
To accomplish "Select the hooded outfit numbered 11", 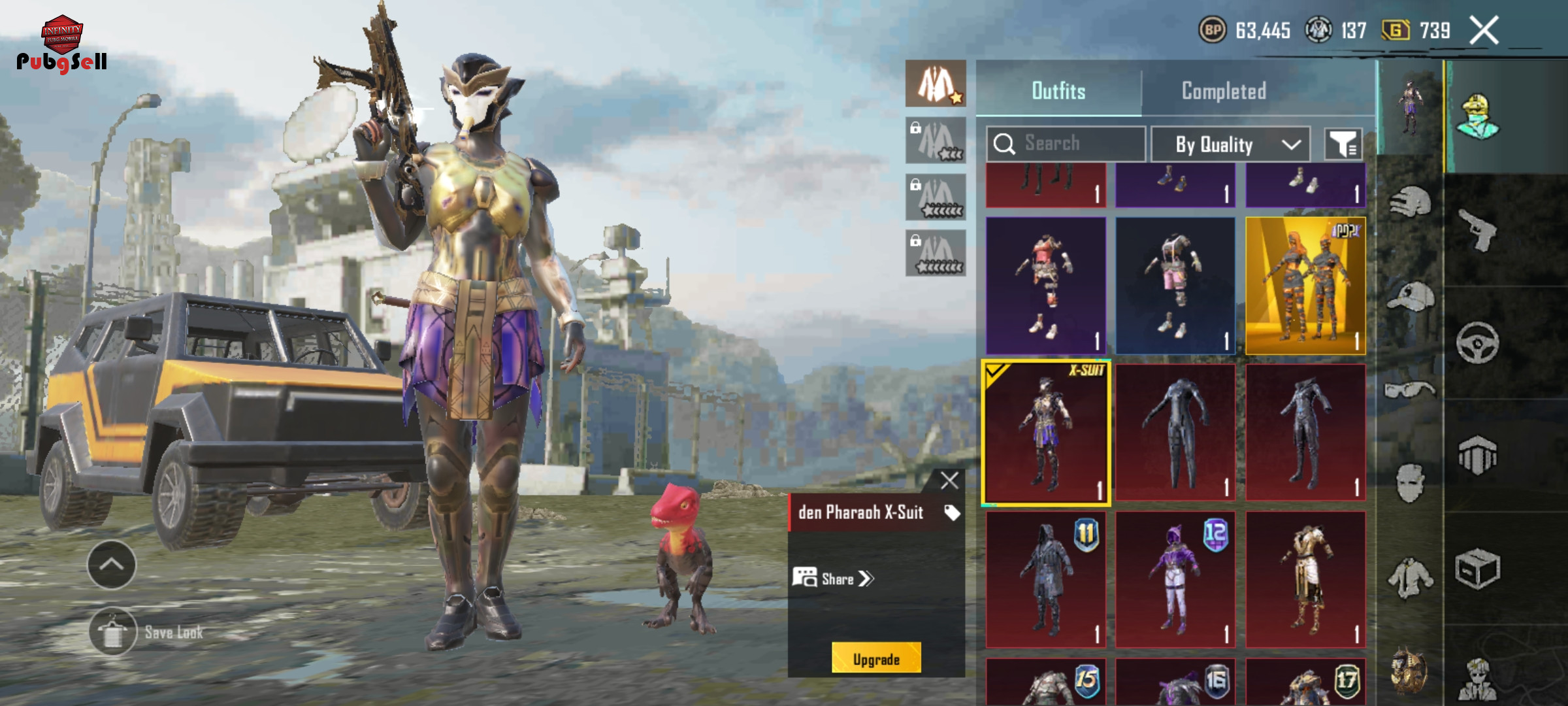I will pyautogui.click(x=1045, y=580).
